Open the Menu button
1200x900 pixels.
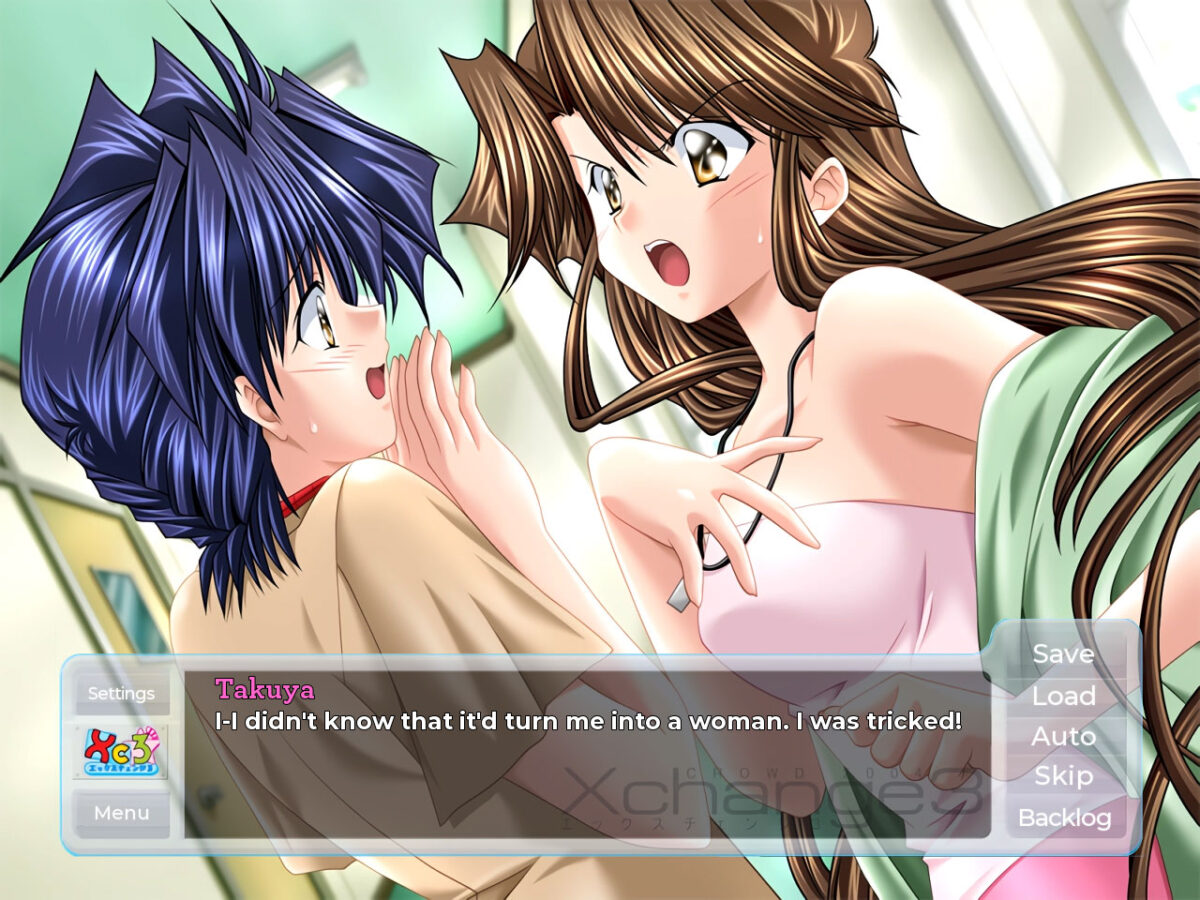tap(121, 813)
